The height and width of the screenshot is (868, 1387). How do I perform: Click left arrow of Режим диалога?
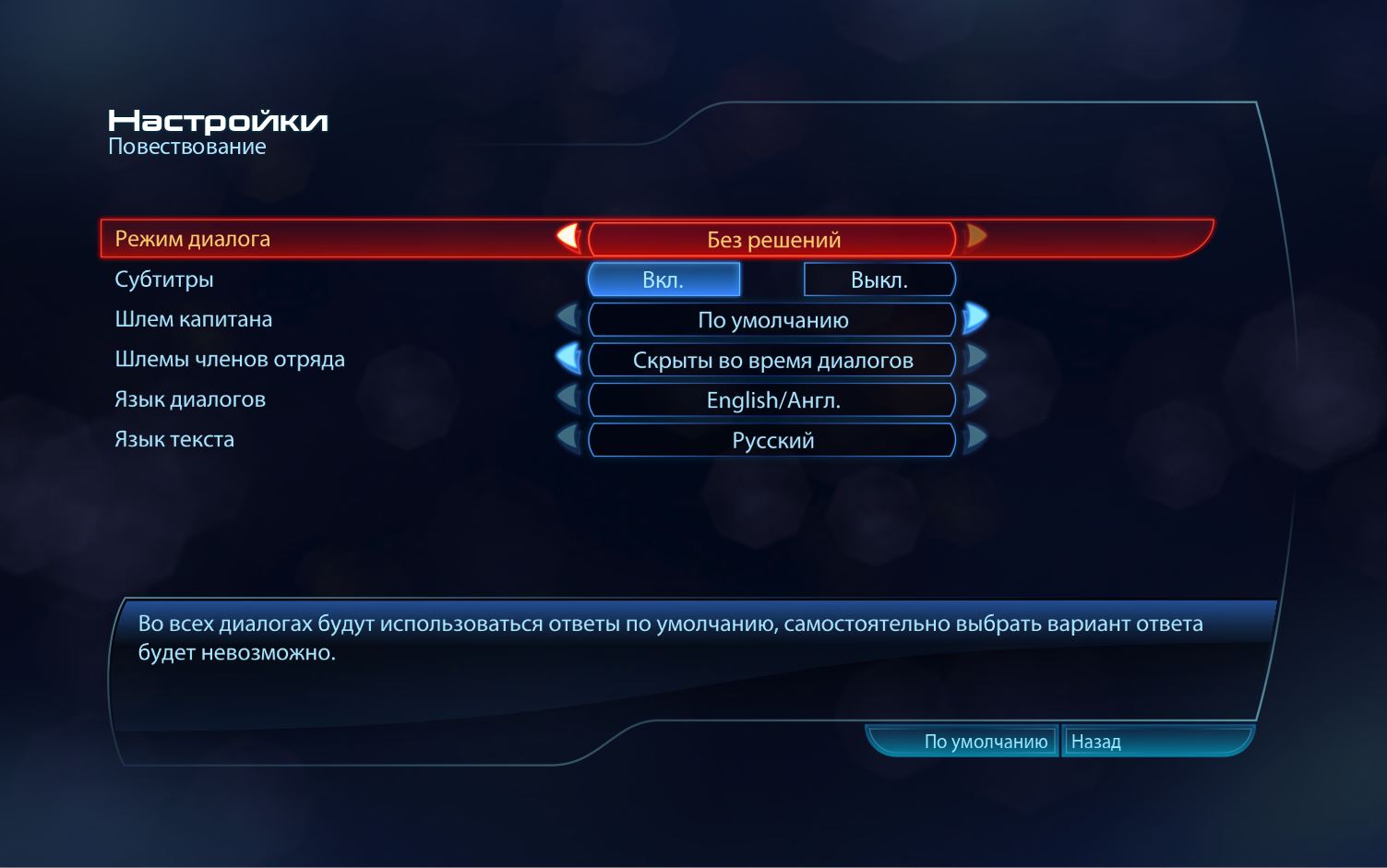[x=568, y=238]
